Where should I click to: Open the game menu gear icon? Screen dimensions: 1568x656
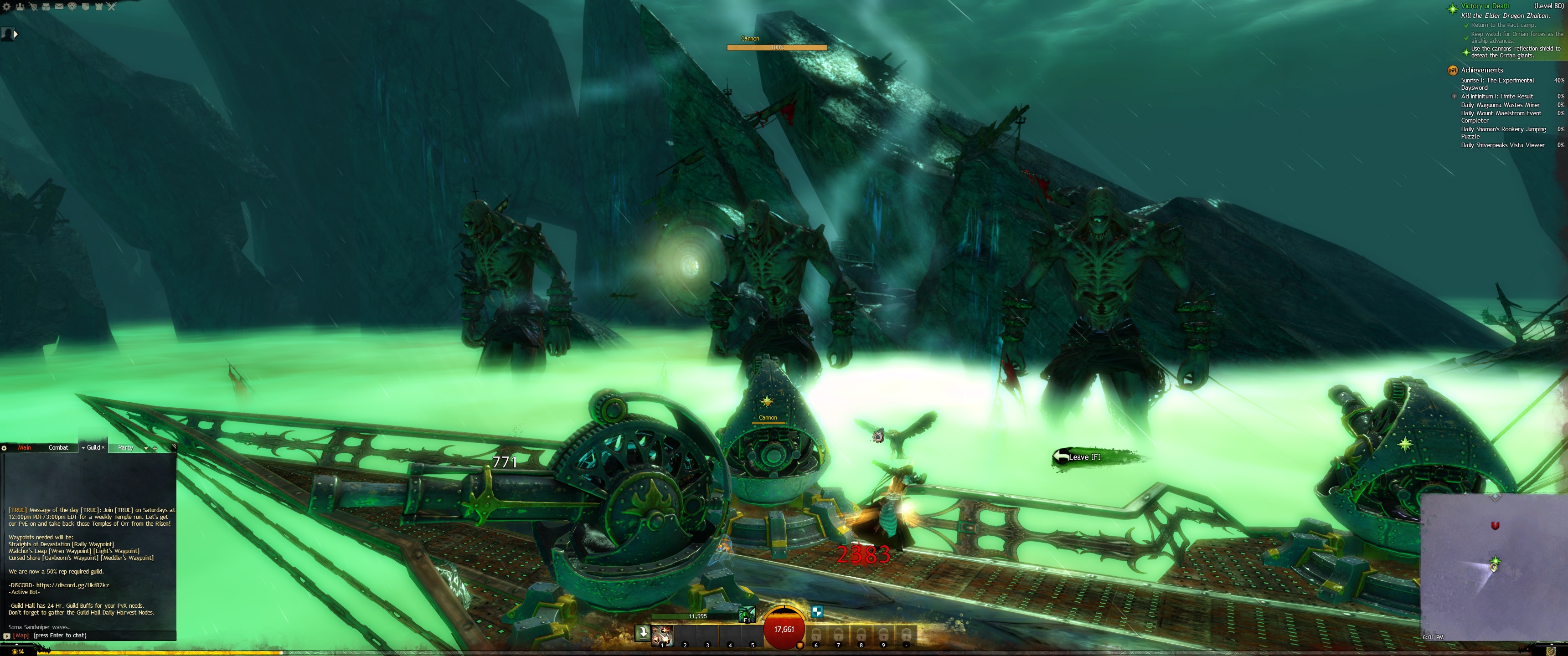coord(7,7)
